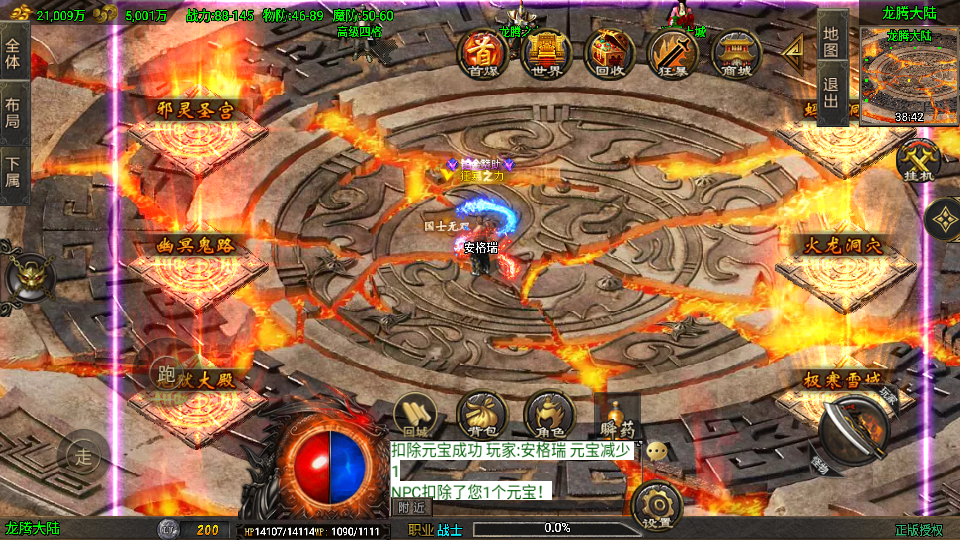Toggle 挂机 auto-battle
Viewport: 960px width, 540px height.
pyautogui.click(x=915, y=160)
